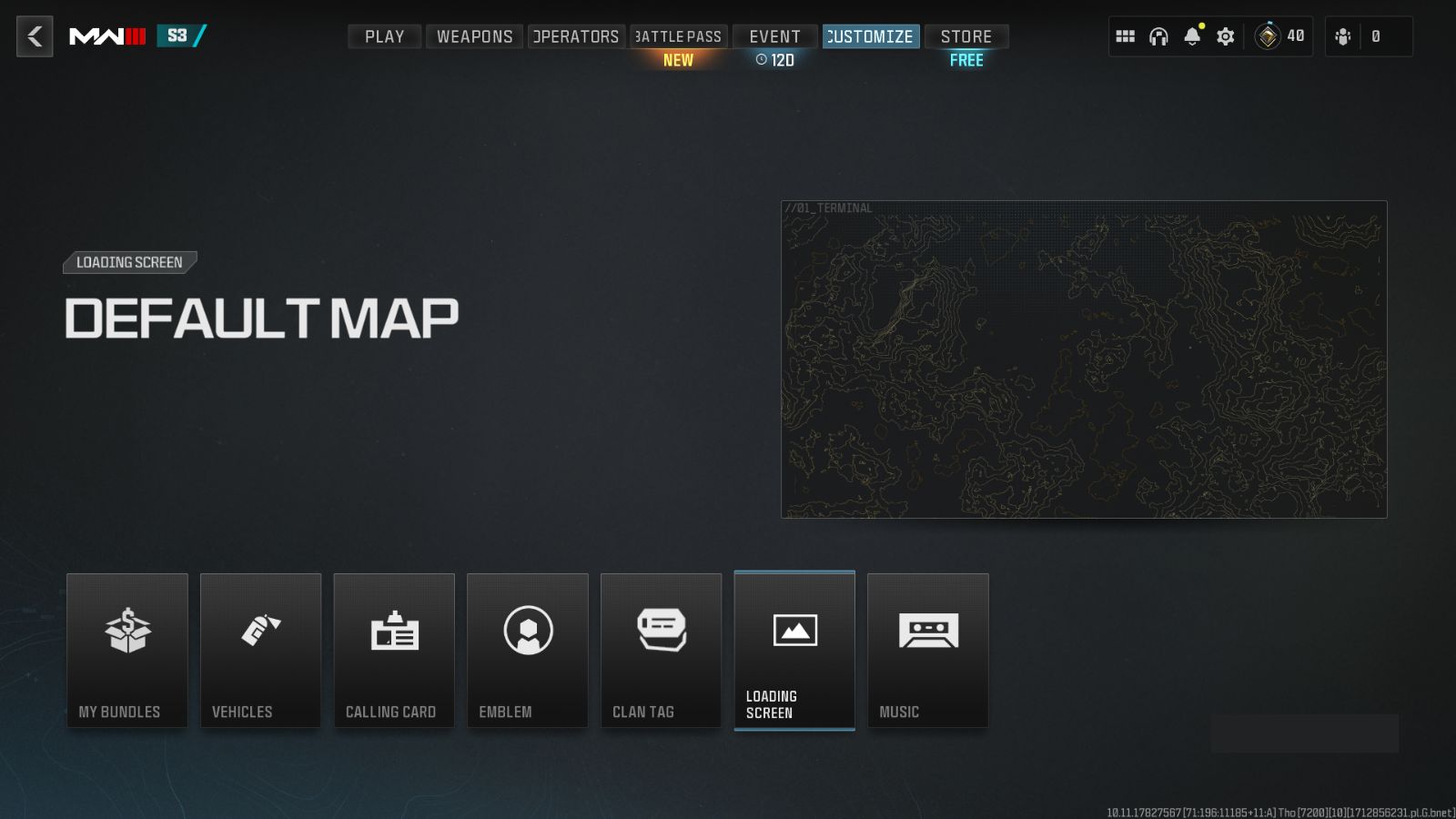This screenshot has height=819, width=1456.
Task: Switch to the PLAY tab
Action: [x=383, y=36]
